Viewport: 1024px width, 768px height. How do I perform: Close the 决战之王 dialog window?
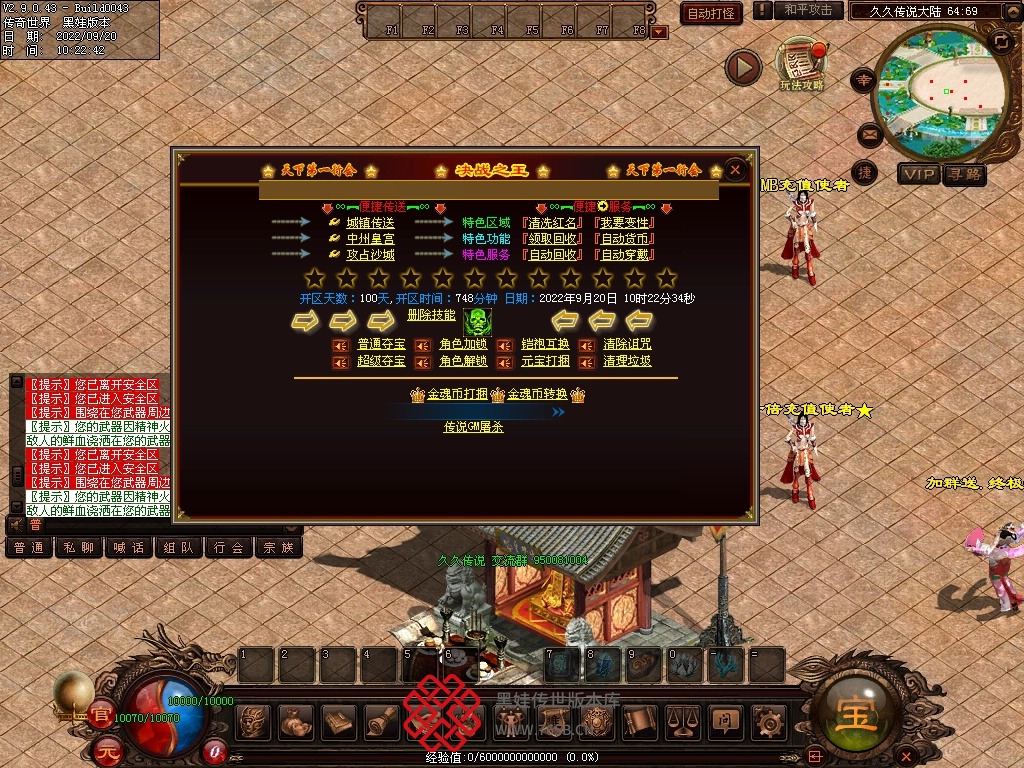pyautogui.click(x=735, y=170)
